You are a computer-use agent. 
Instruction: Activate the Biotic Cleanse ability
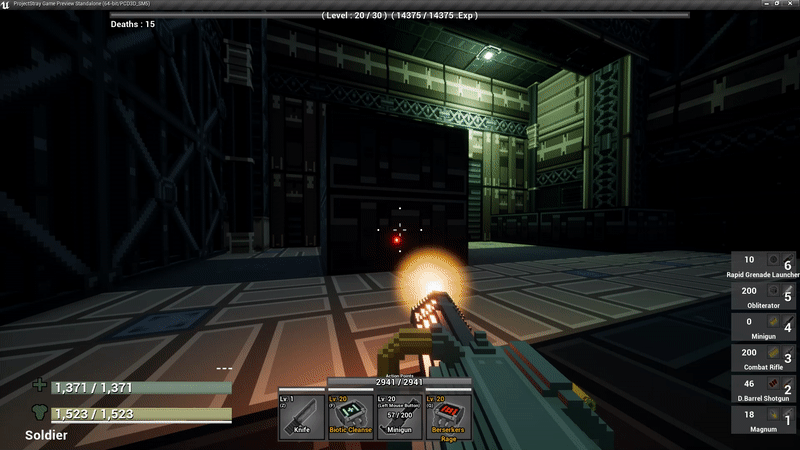click(x=351, y=416)
